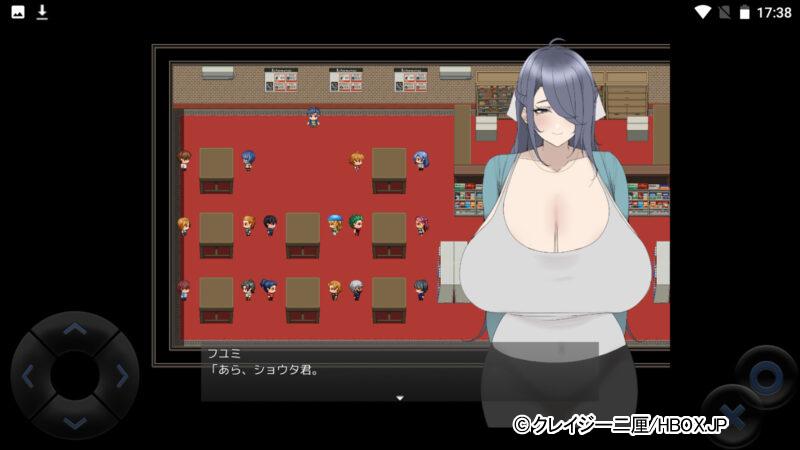Tap the virtual D-pad left arrow
Viewport: 800px width, 450px height.
tap(28, 377)
